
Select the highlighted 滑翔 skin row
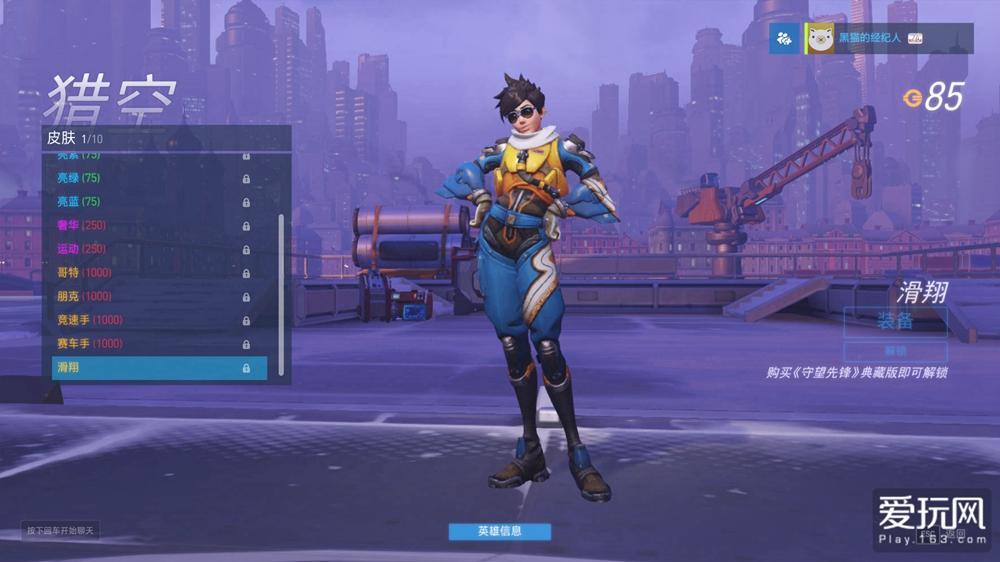tap(159, 368)
